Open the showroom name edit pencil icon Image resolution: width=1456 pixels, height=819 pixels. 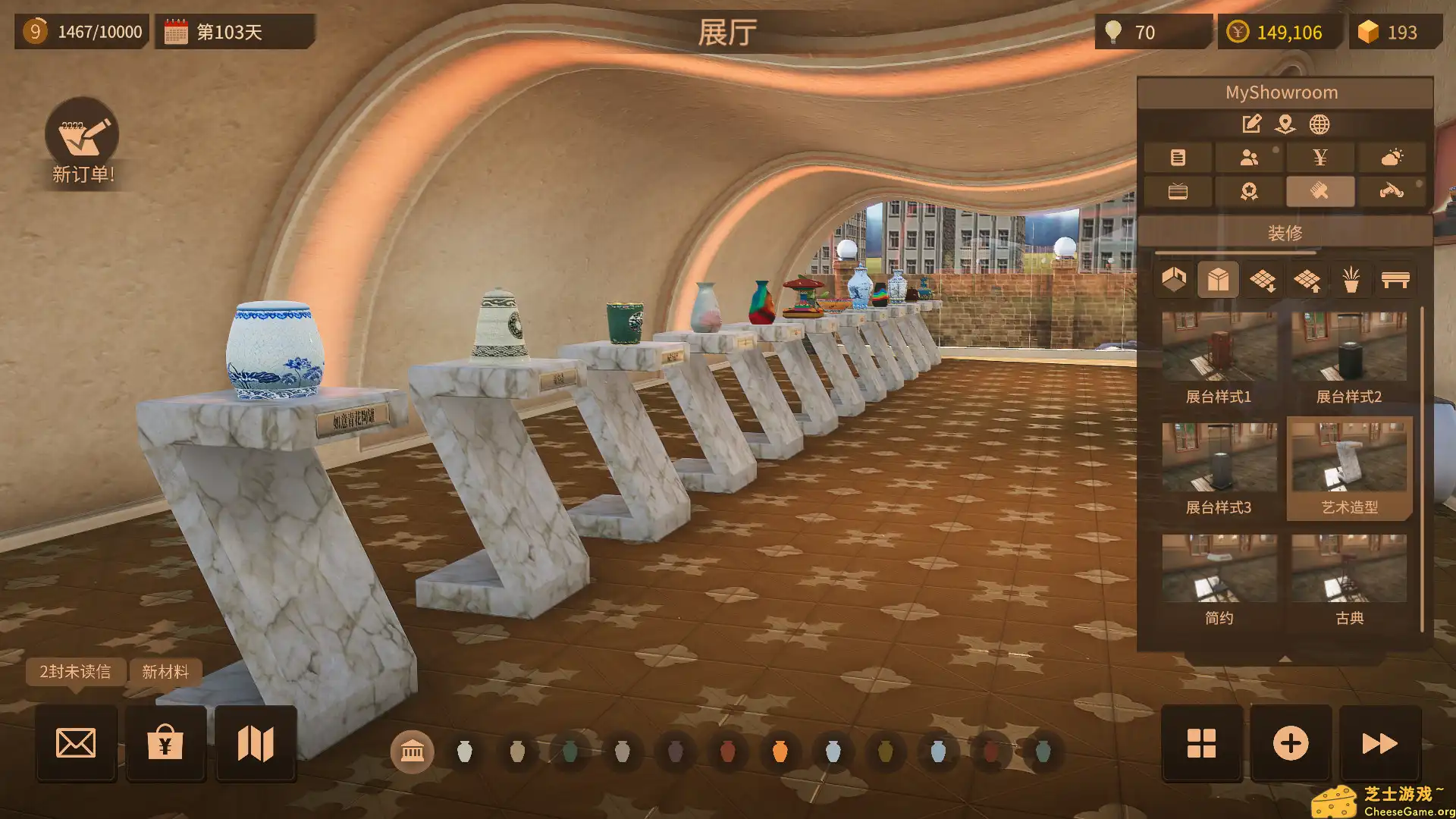(x=1253, y=124)
